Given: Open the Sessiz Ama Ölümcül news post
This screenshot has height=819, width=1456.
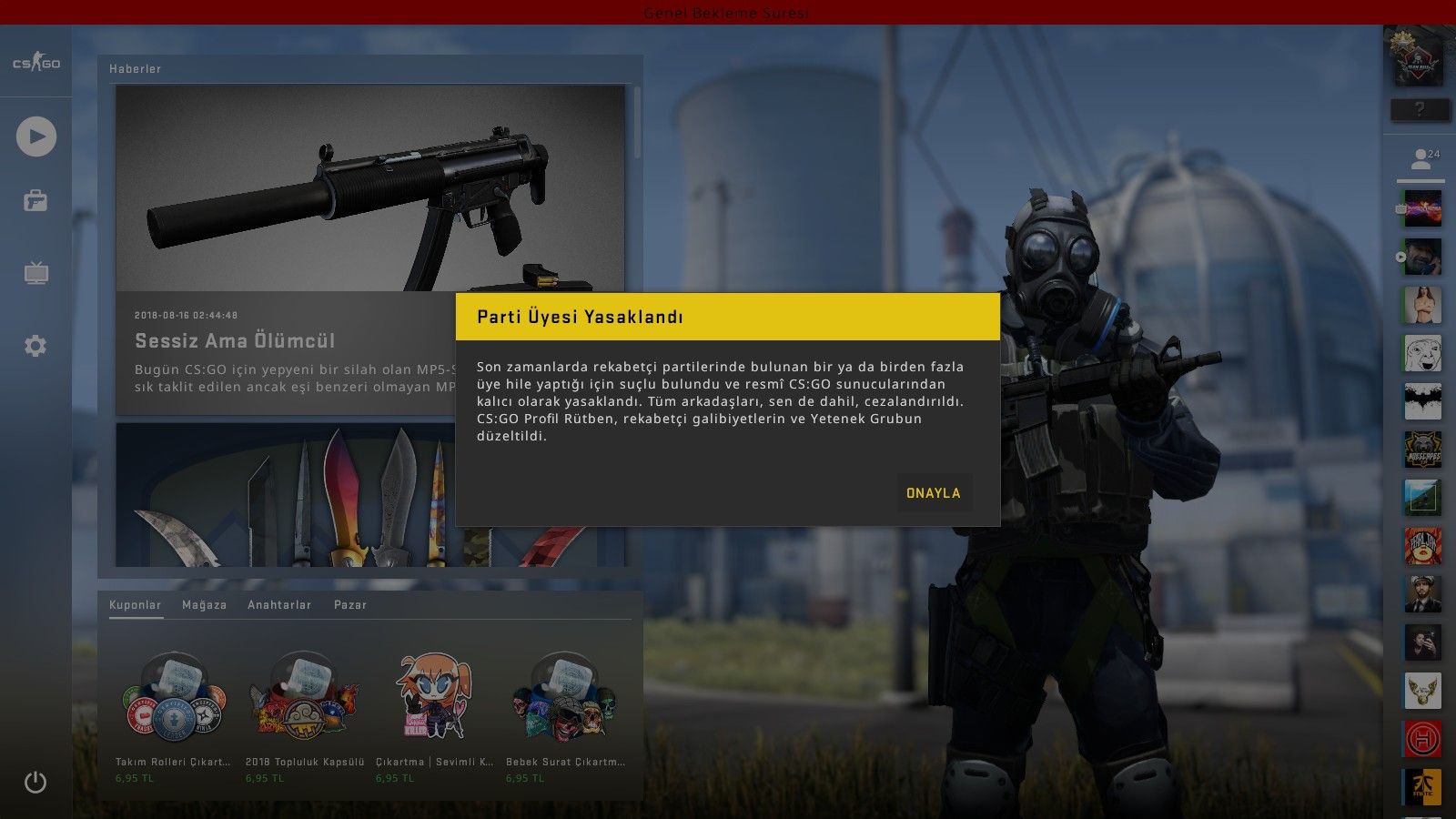Looking at the screenshot, I should tap(235, 340).
